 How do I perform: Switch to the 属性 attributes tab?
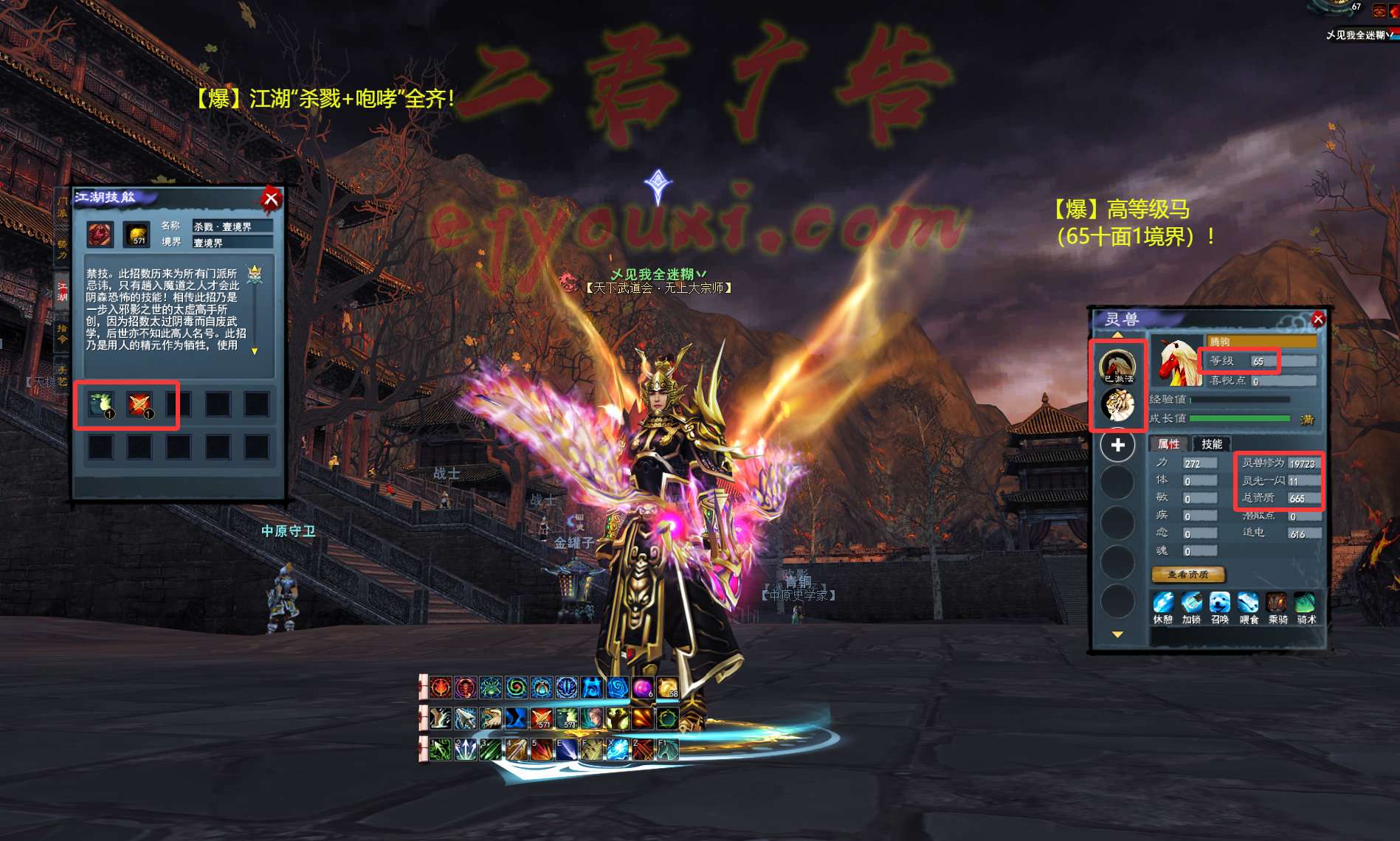pos(1168,444)
